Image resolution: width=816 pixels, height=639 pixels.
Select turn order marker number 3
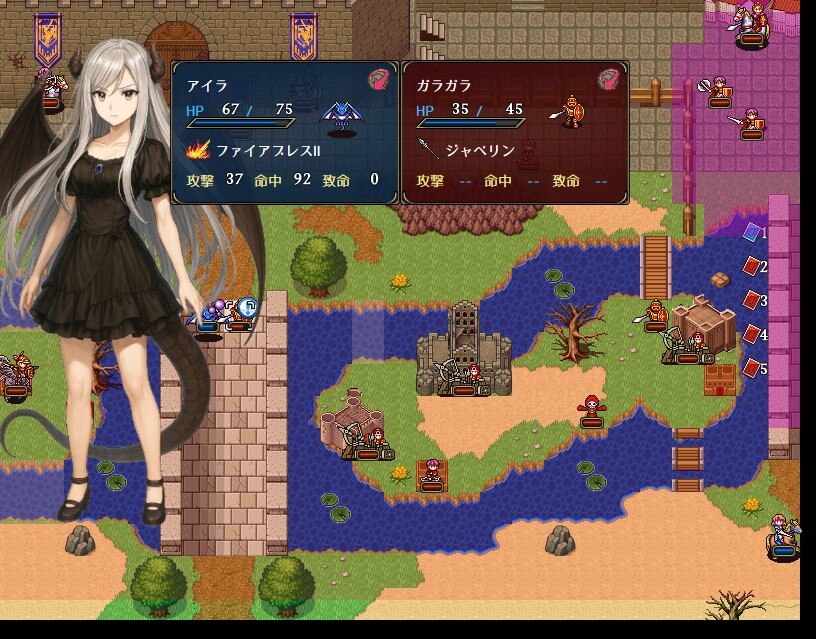[753, 301]
